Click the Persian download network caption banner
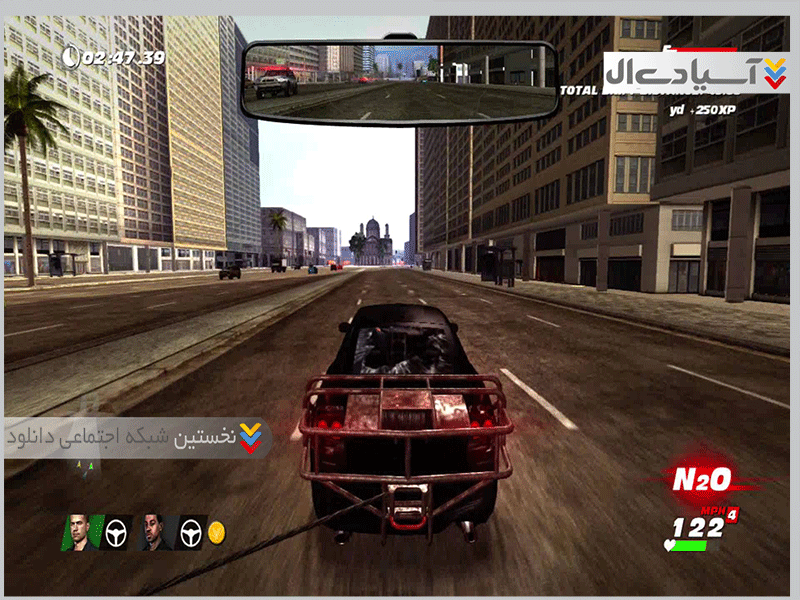The width and height of the screenshot is (800, 600). [x=135, y=437]
